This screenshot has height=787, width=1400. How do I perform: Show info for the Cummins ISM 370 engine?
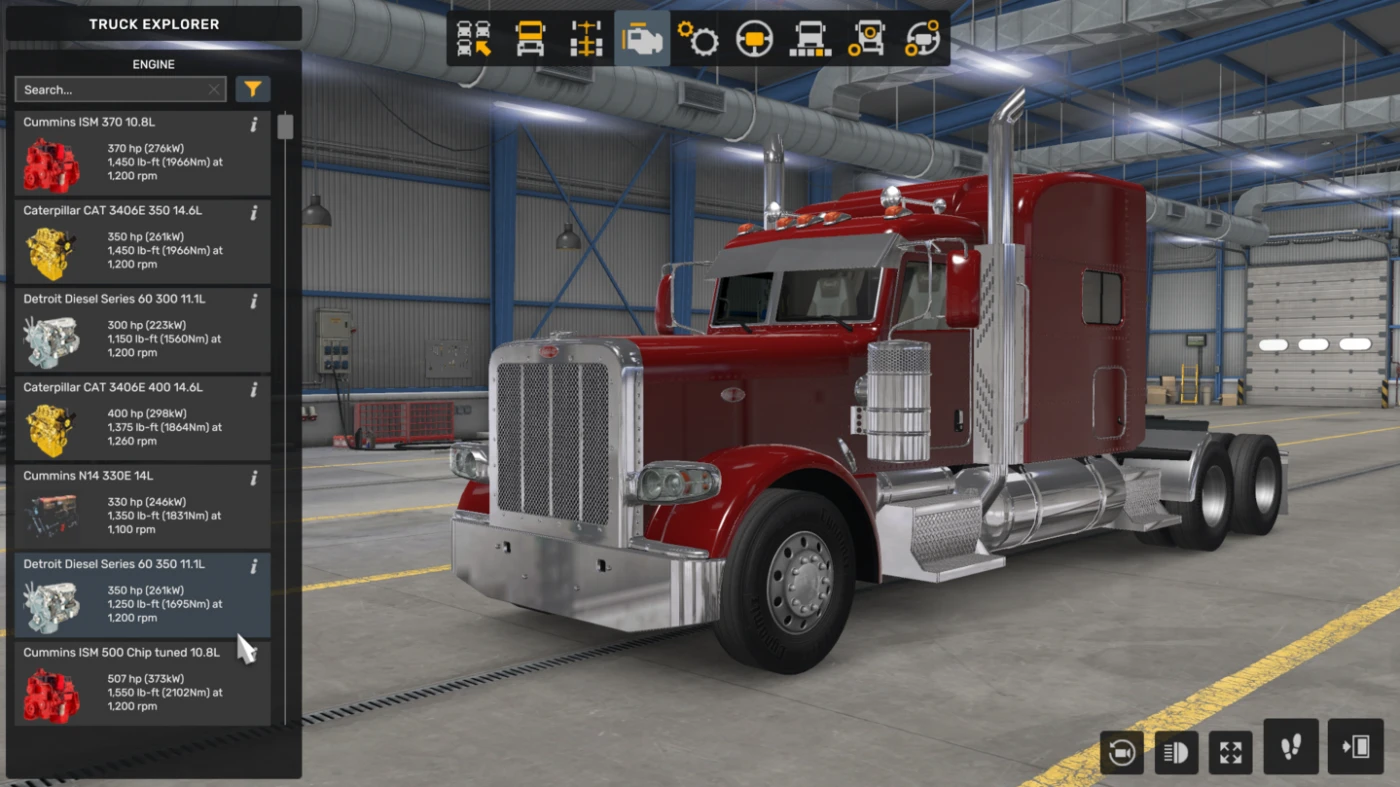point(253,124)
